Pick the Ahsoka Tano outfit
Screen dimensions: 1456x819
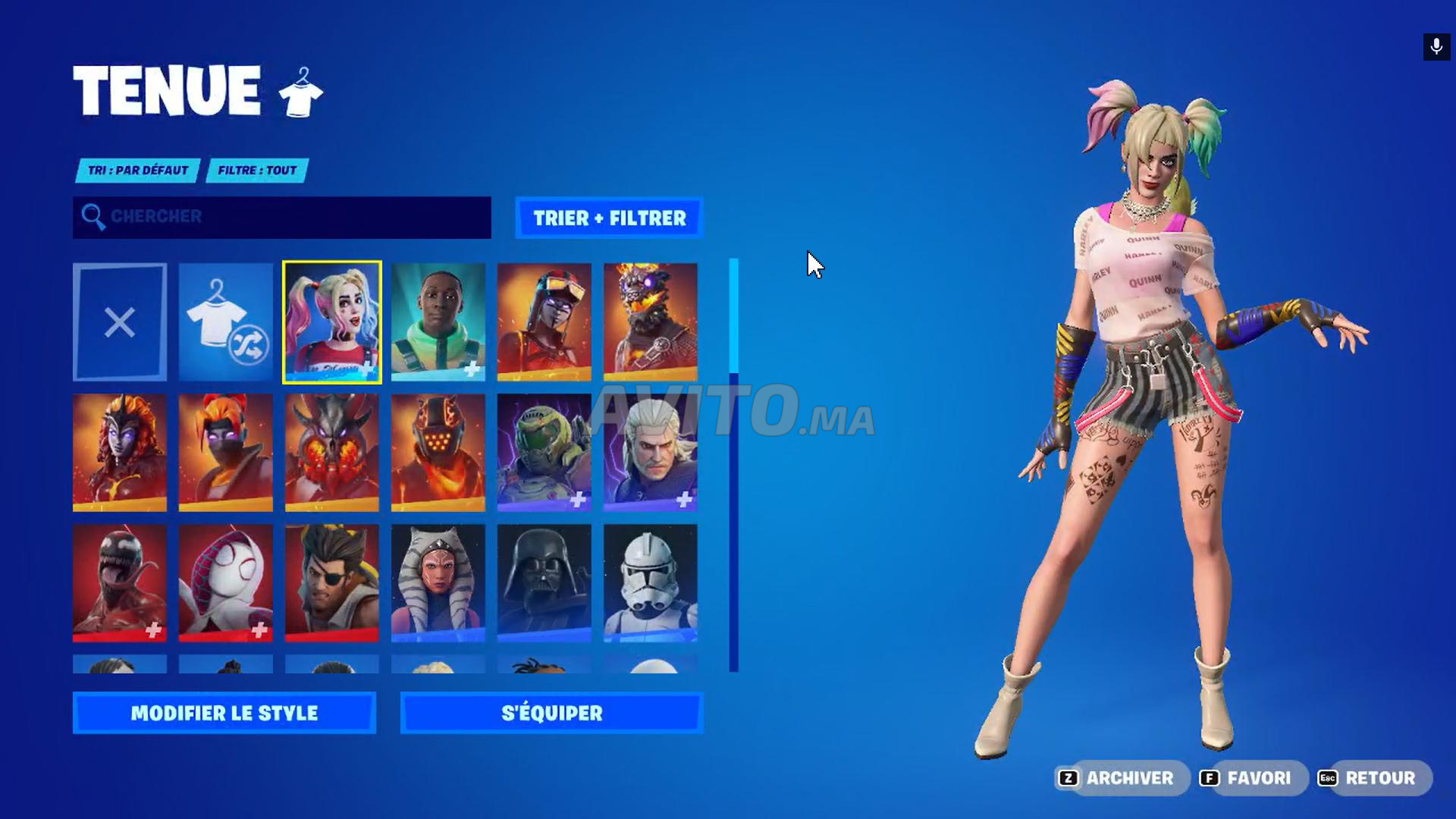point(438,583)
